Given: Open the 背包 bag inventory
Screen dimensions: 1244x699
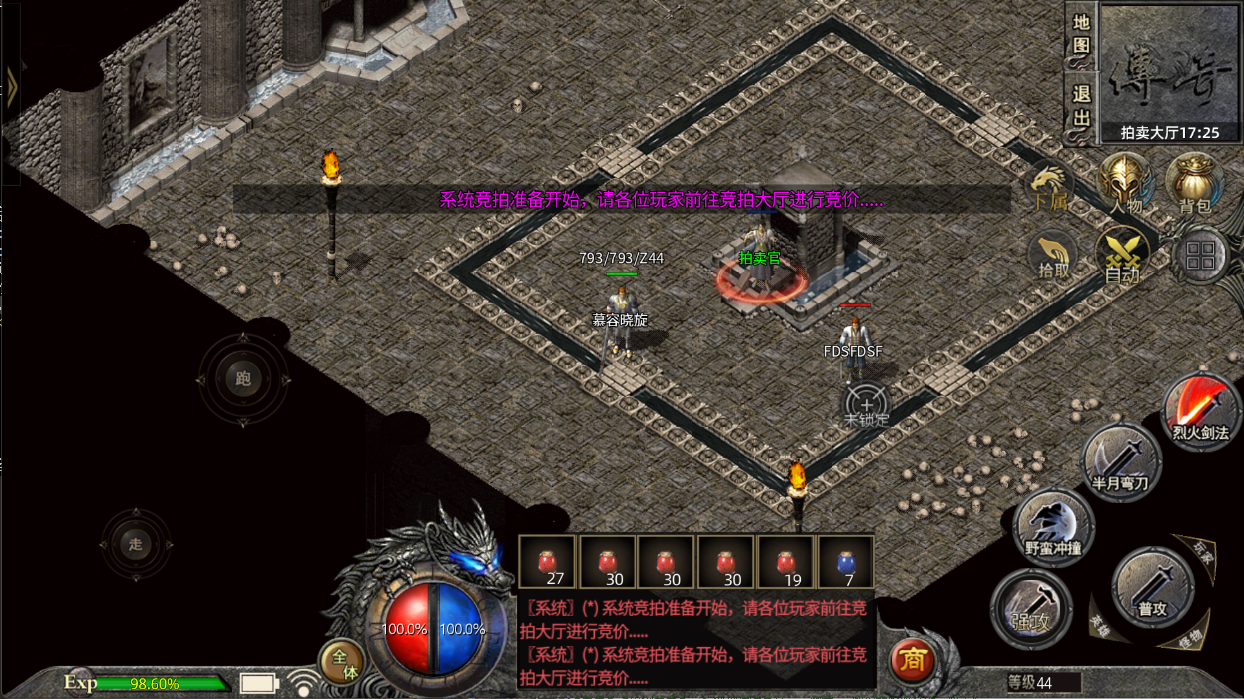Looking at the screenshot, I should (1194, 185).
